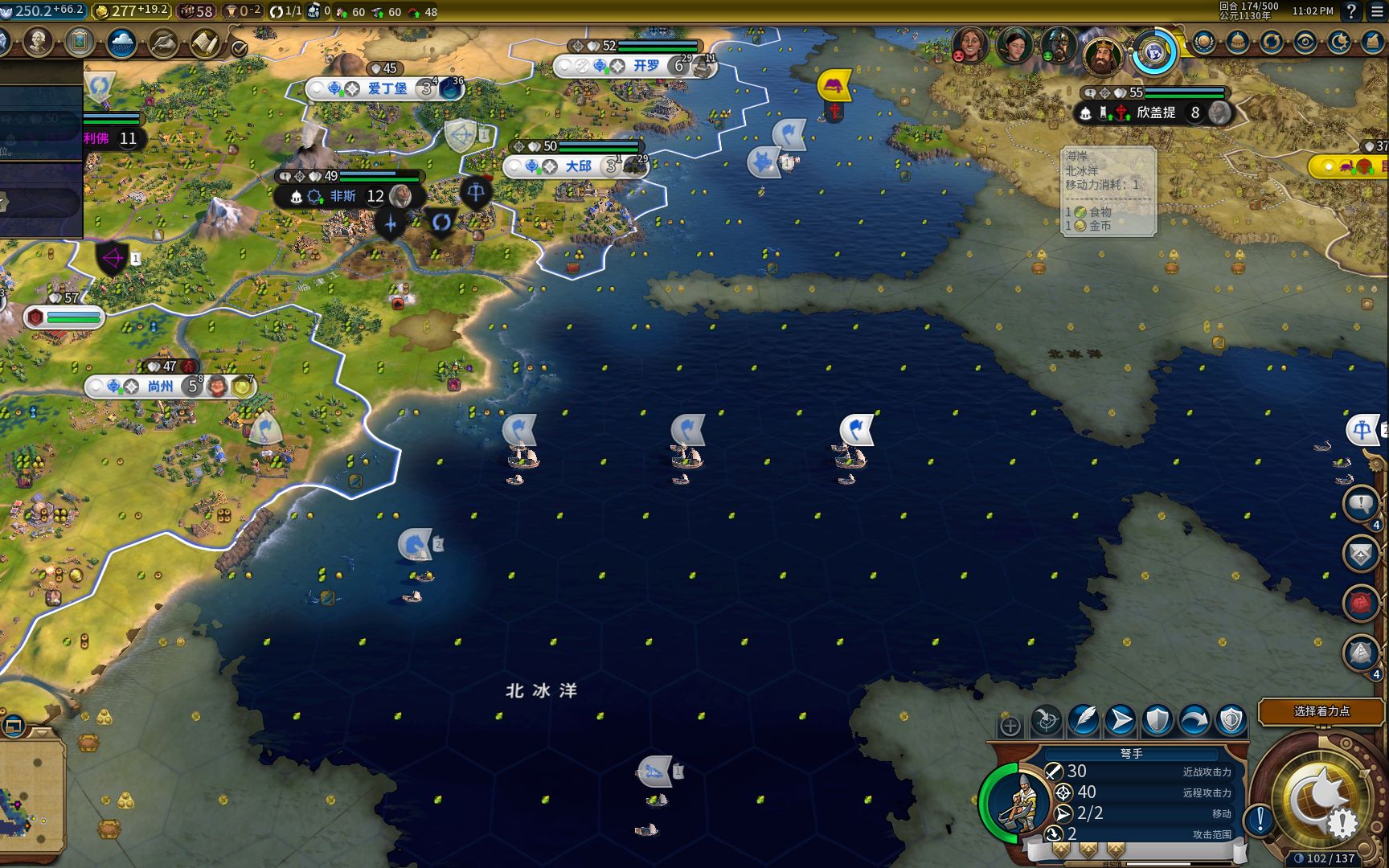Screen dimensions: 1389x868
Task: Open the world congress globe icon
Action: (x=1155, y=52)
